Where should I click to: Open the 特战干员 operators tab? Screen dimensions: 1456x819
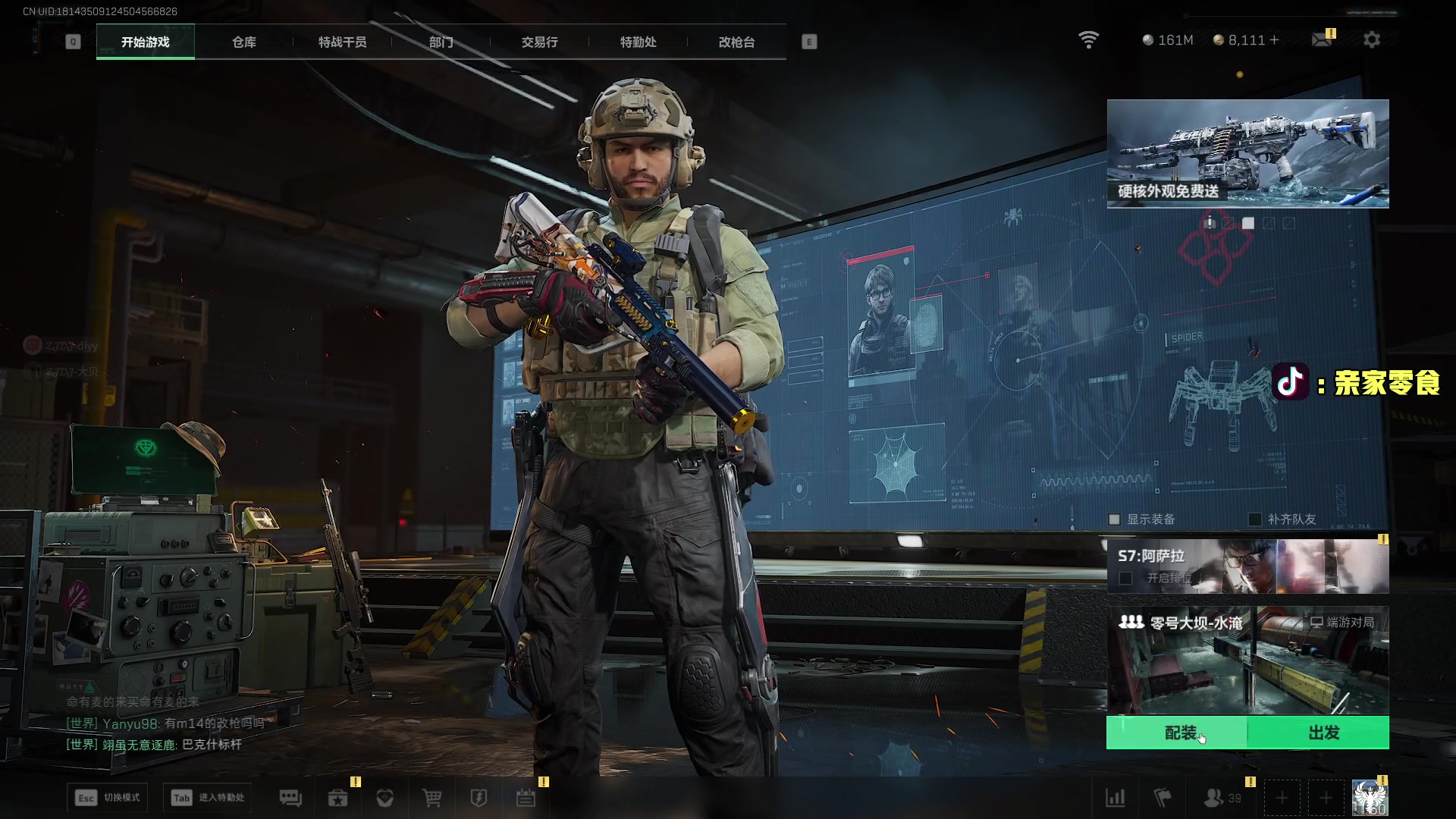[x=342, y=42]
